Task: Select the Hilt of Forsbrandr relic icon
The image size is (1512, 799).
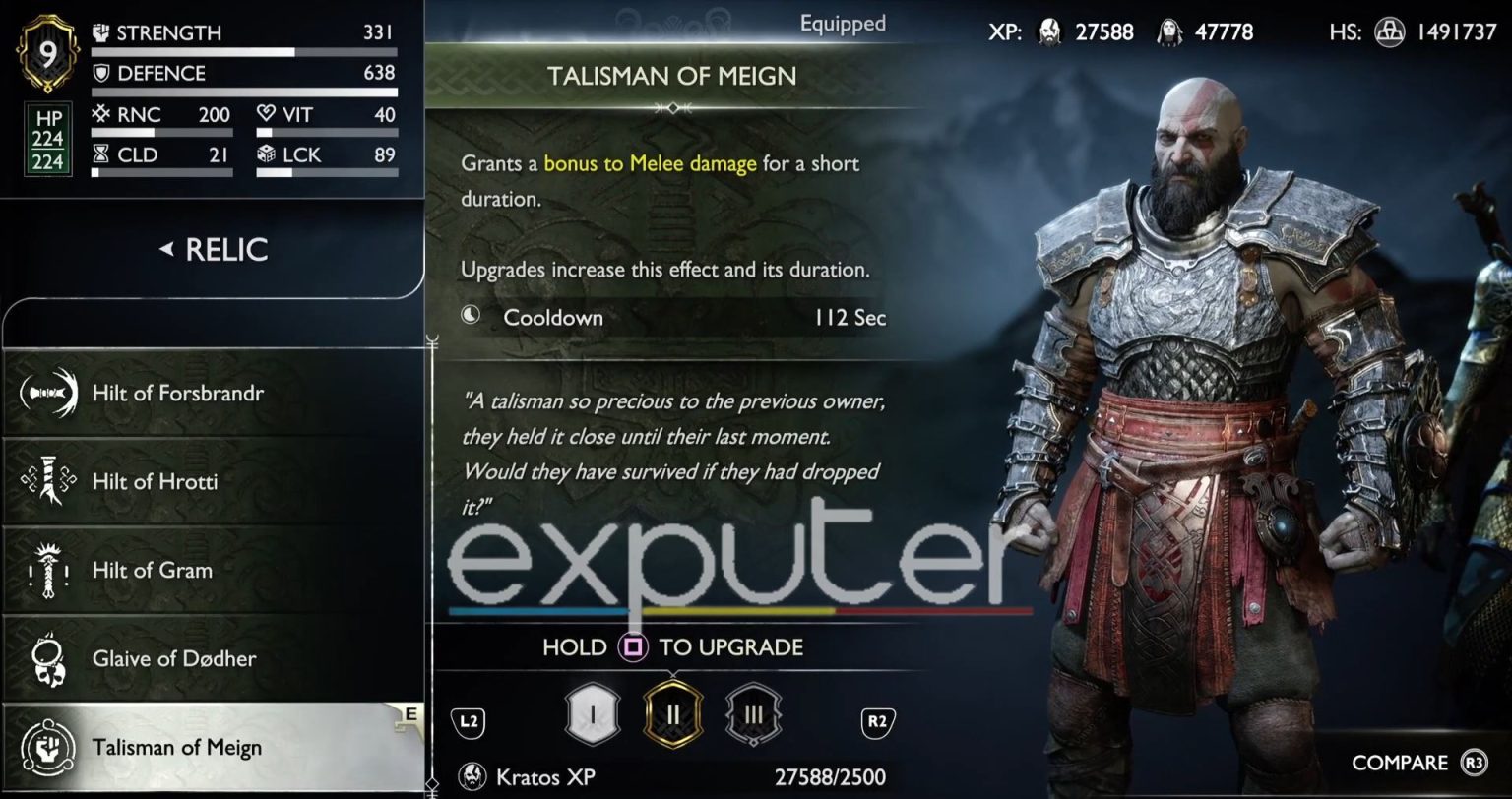Action: 49,393
